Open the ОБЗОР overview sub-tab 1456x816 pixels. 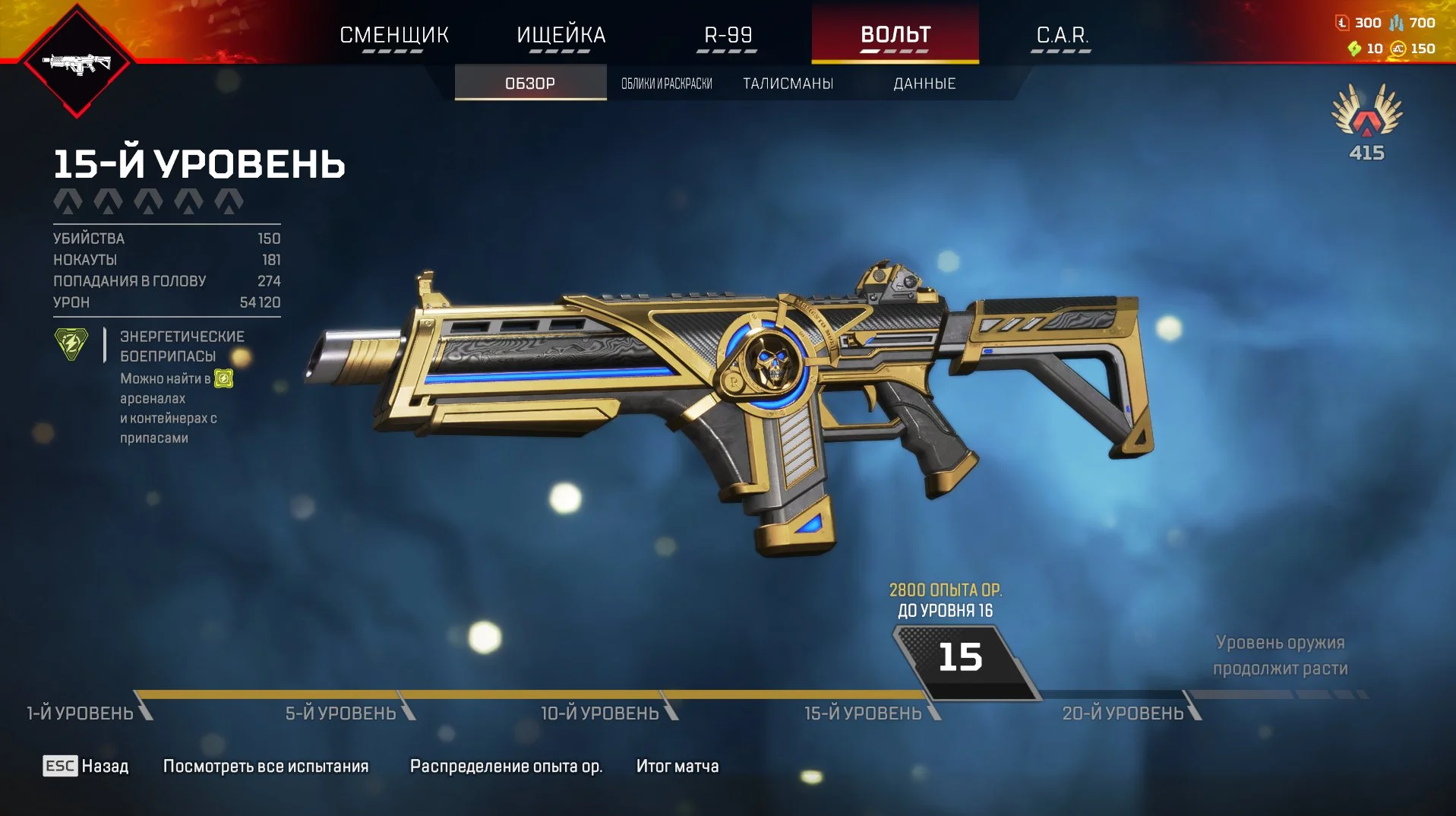click(x=530, y=83)
